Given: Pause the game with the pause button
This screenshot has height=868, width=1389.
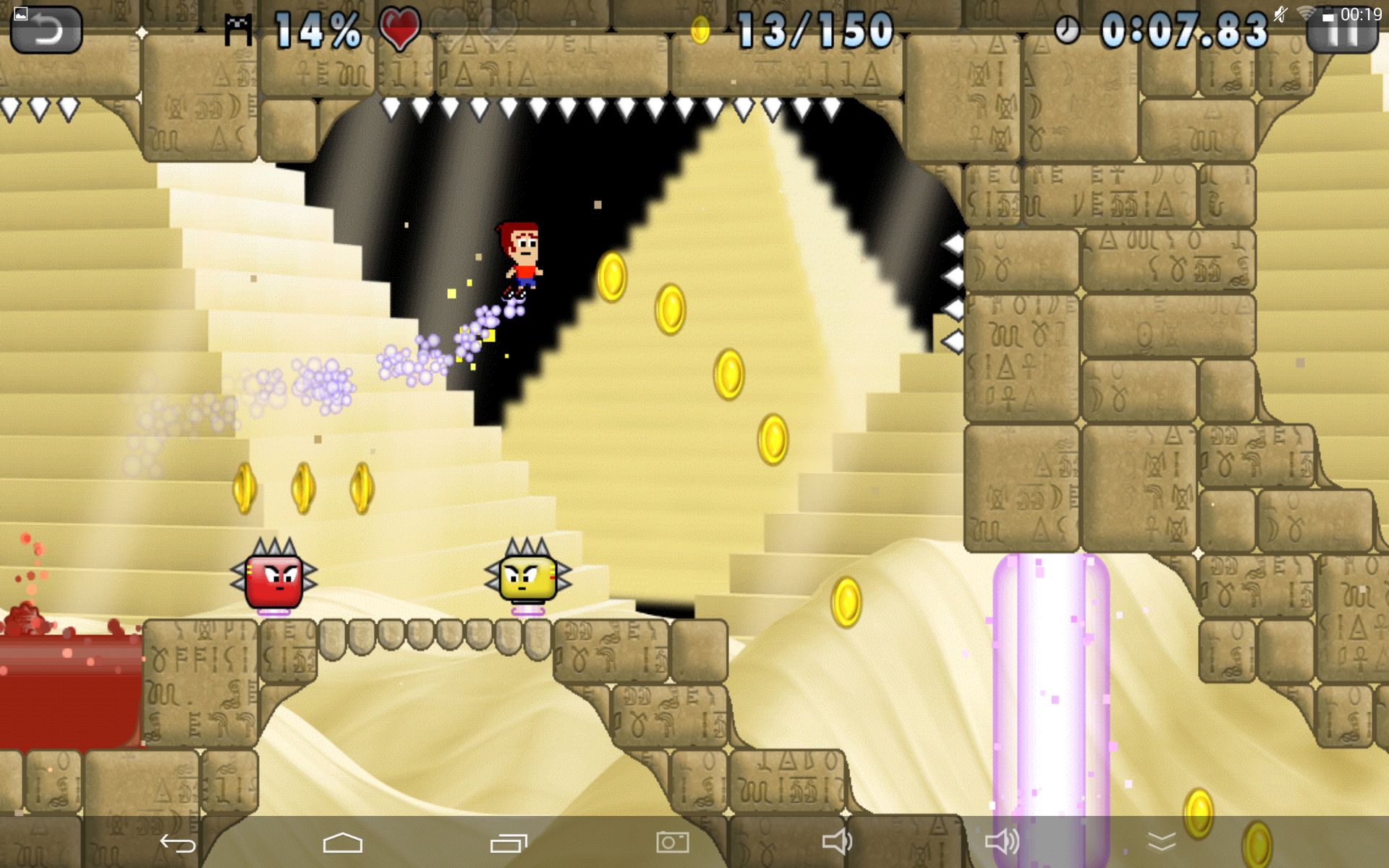Looking at the screenshot, I should [x=1341, y=31].
